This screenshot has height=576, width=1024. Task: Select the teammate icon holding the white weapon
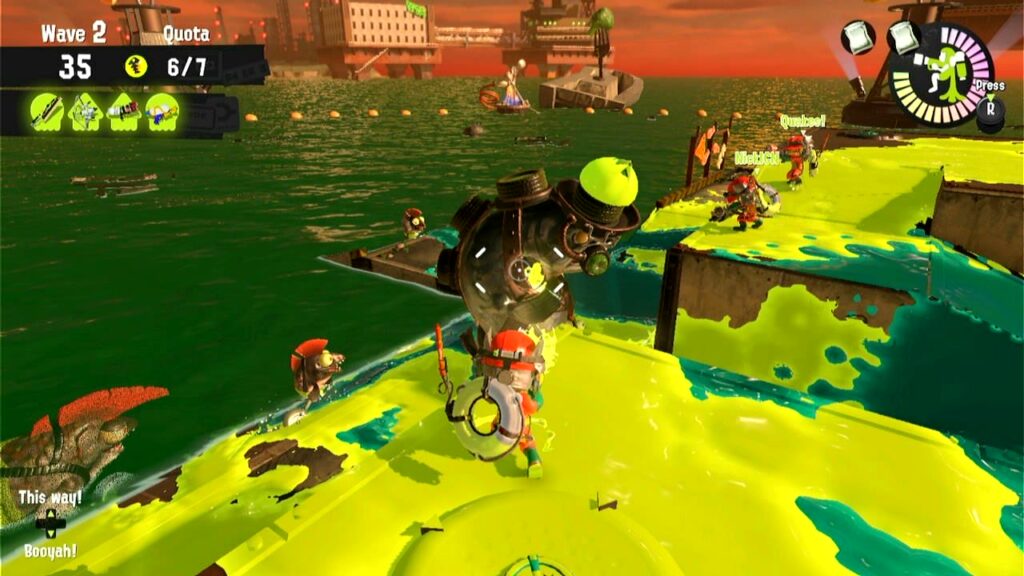pyautogui.click(x=85, y=112)
